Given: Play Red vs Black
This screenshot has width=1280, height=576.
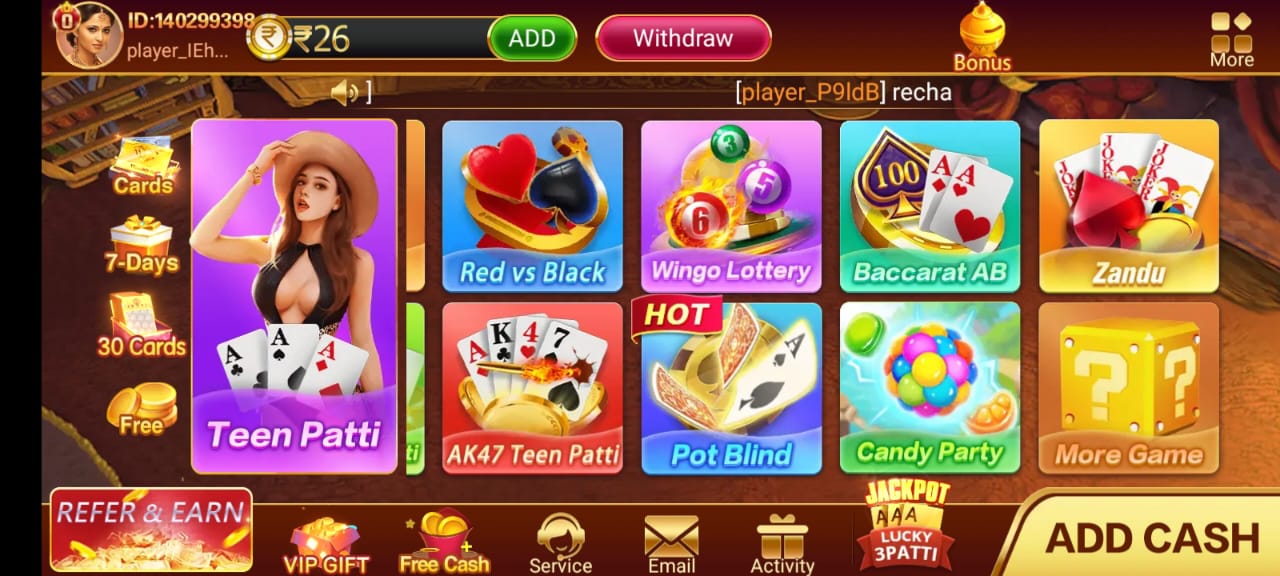Looking at the screenshot, I should [x=532, y=206].
